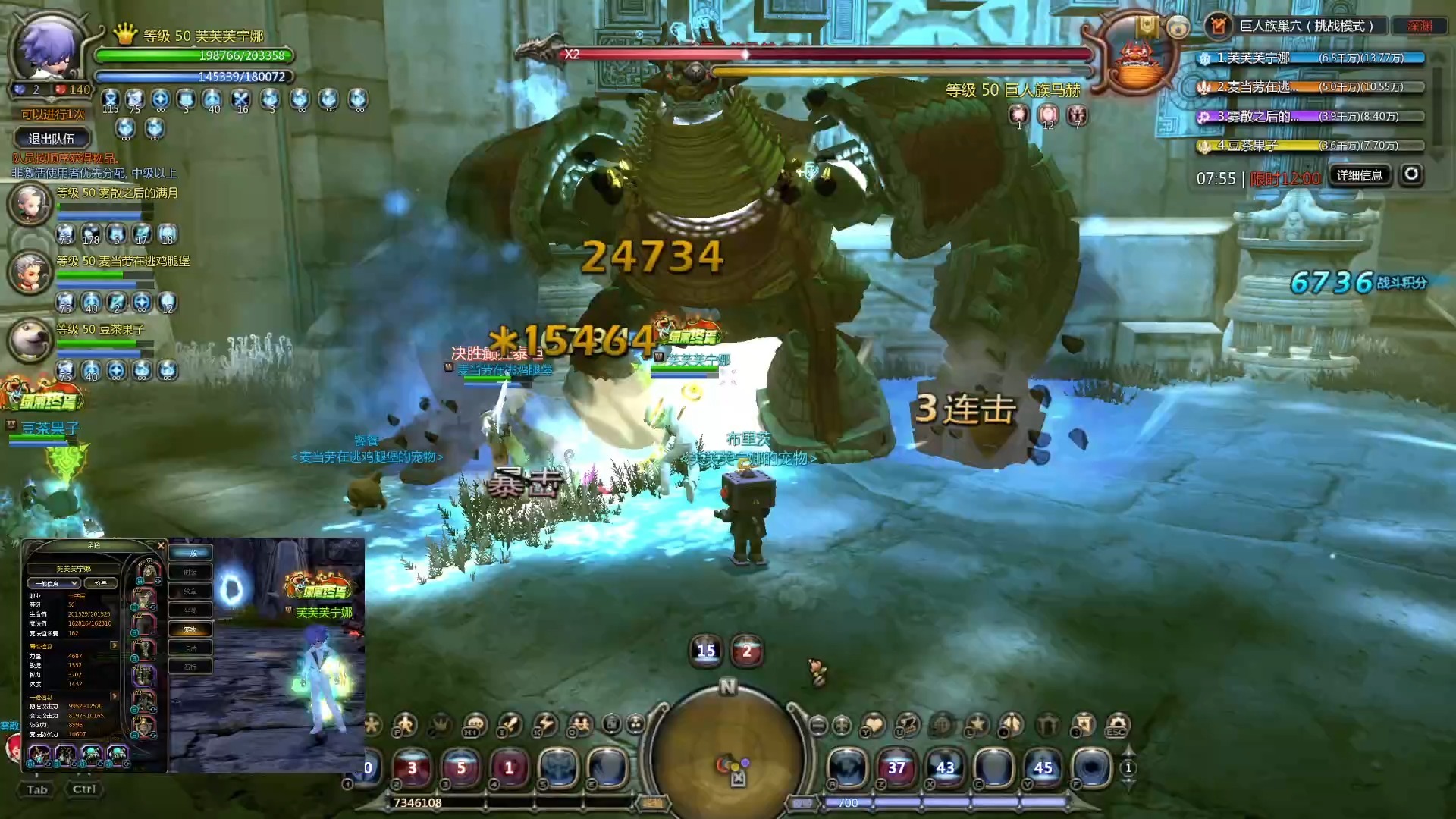Image resolution: width=1456 pixels, height=819 pixels.
Task: Open the sword-marked inventory icon
Action: [x=510, y=725]
